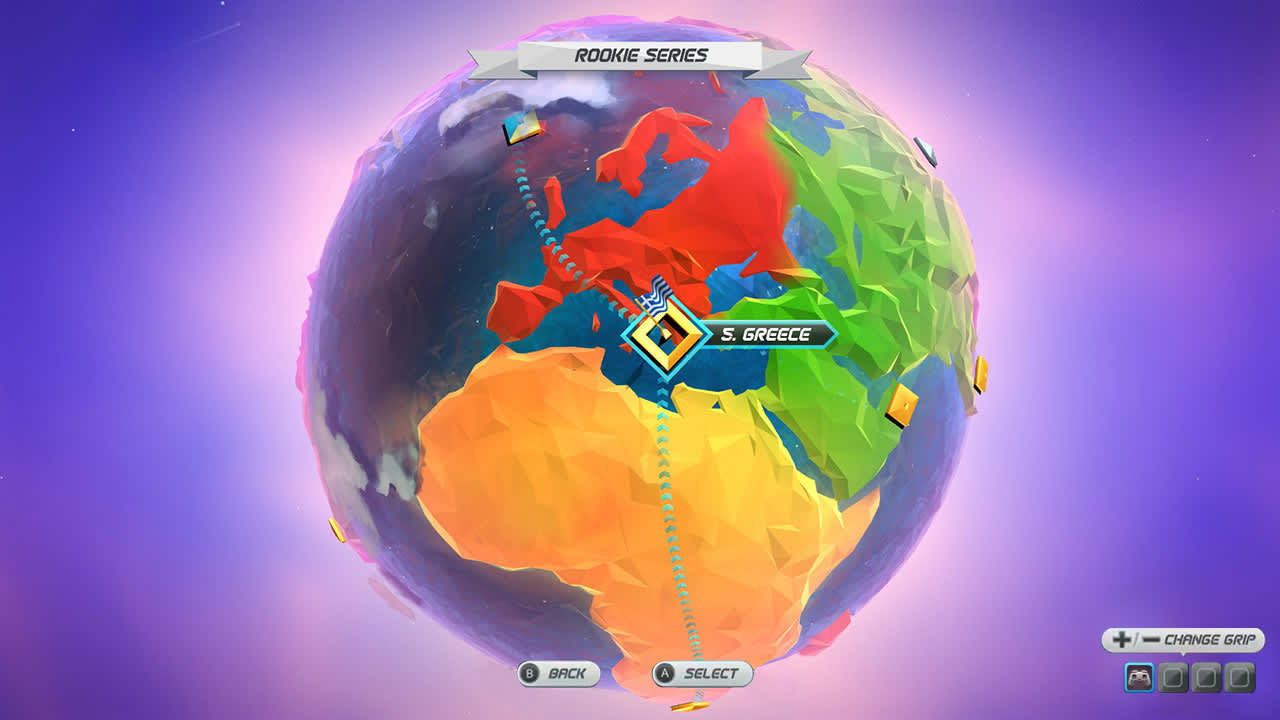Screen dimensions: 1280x720
Task: Activate the equipped gamepad grip slot
Action: (x=1140, y=676)
